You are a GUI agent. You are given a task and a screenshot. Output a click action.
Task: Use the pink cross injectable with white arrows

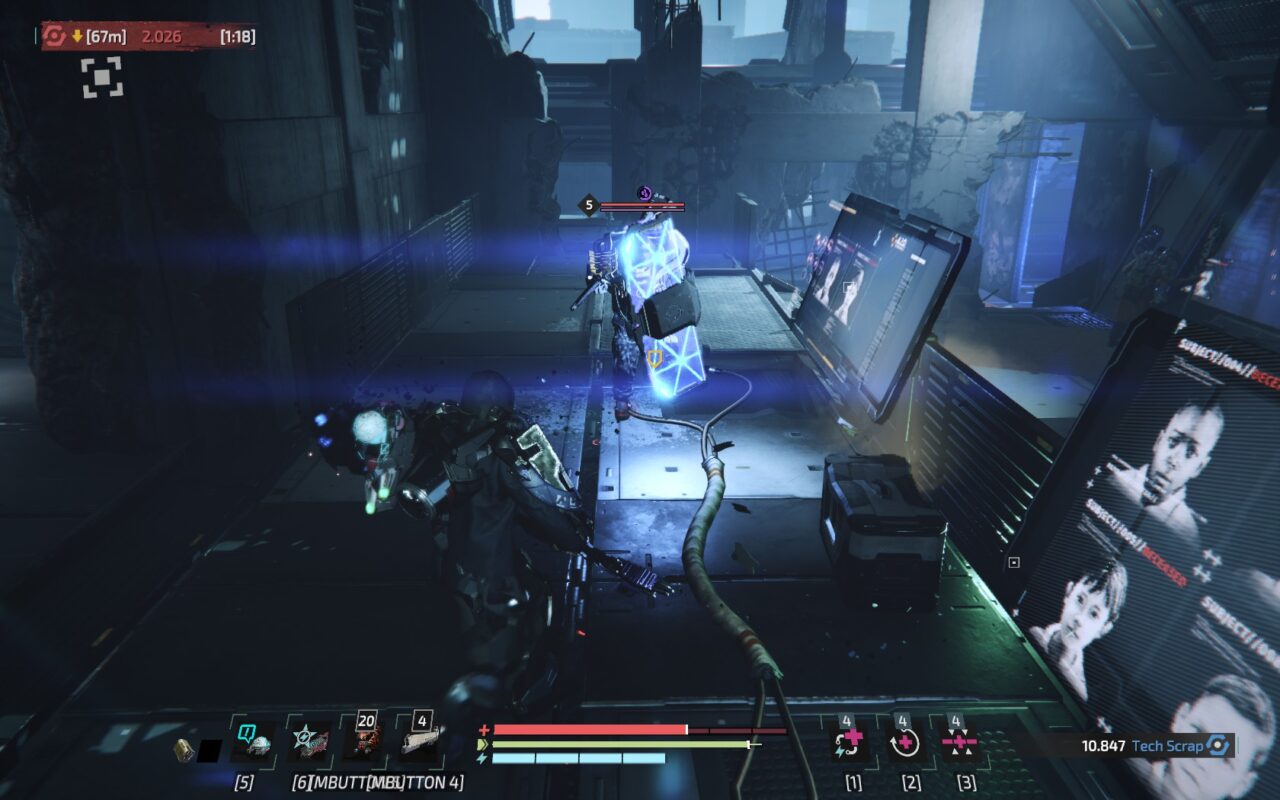tap(961, 742)
